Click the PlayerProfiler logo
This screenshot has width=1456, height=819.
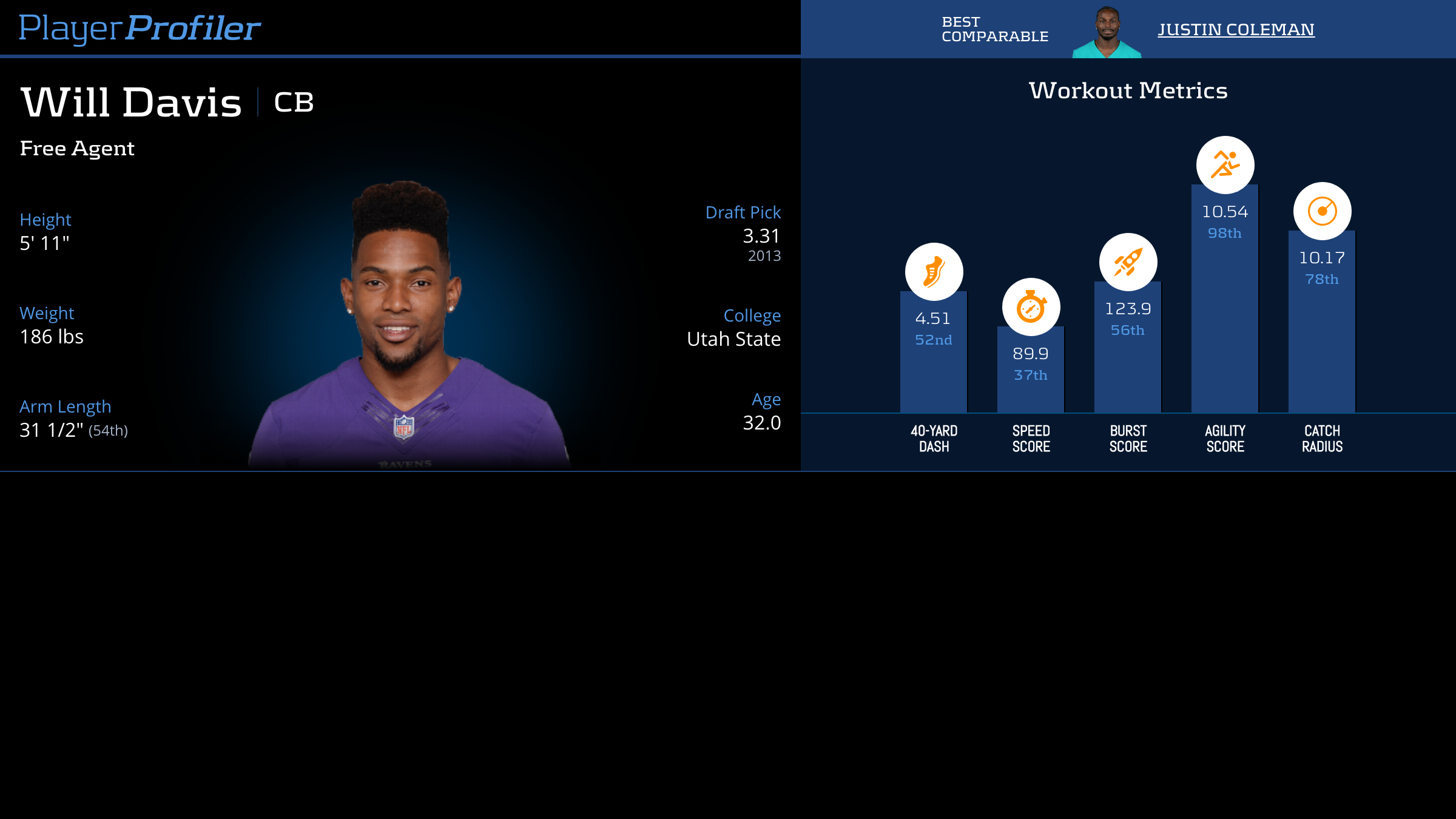(x=140, y=28)
